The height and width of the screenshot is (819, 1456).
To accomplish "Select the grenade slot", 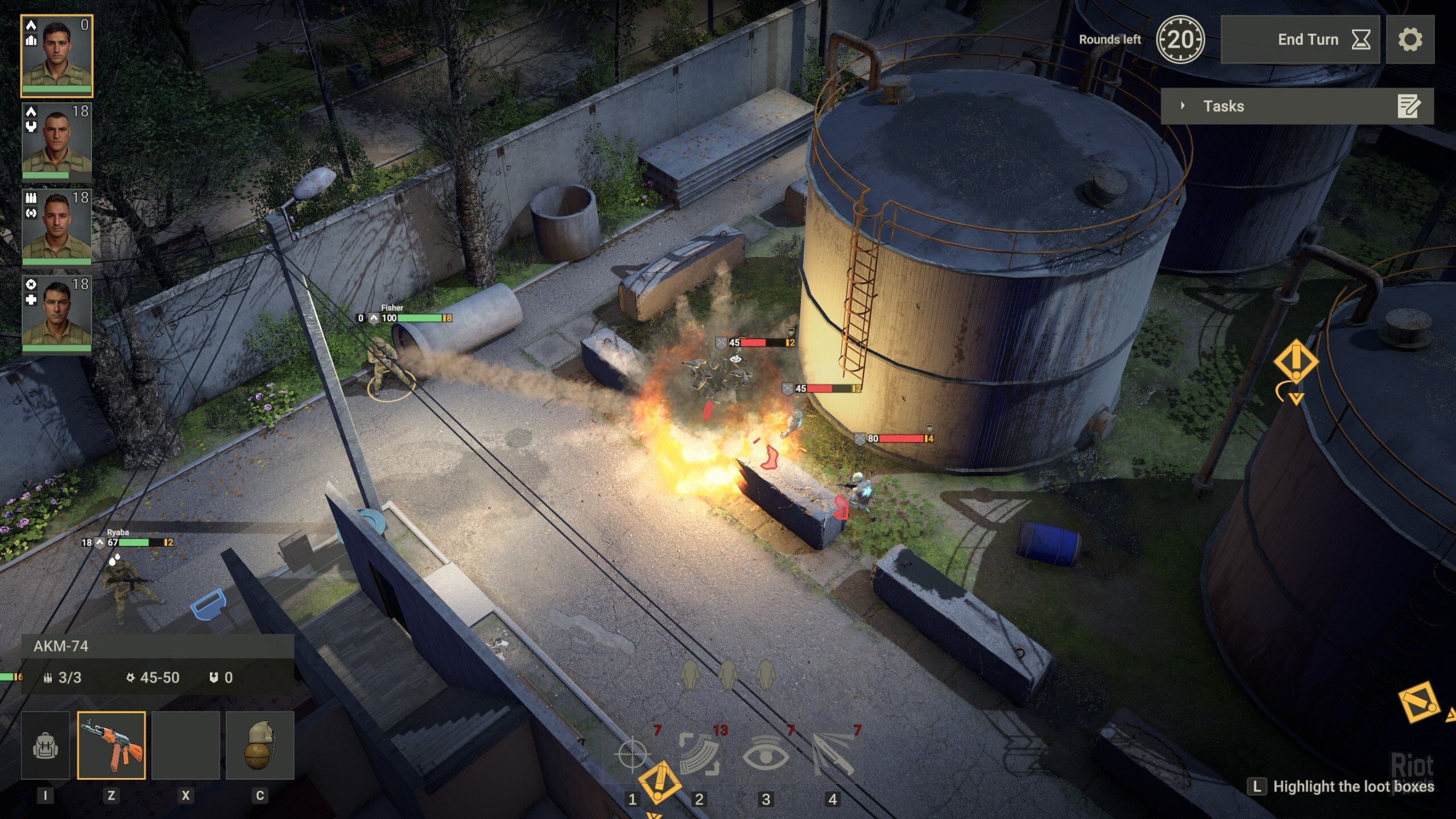I will [x=260, y=745].
